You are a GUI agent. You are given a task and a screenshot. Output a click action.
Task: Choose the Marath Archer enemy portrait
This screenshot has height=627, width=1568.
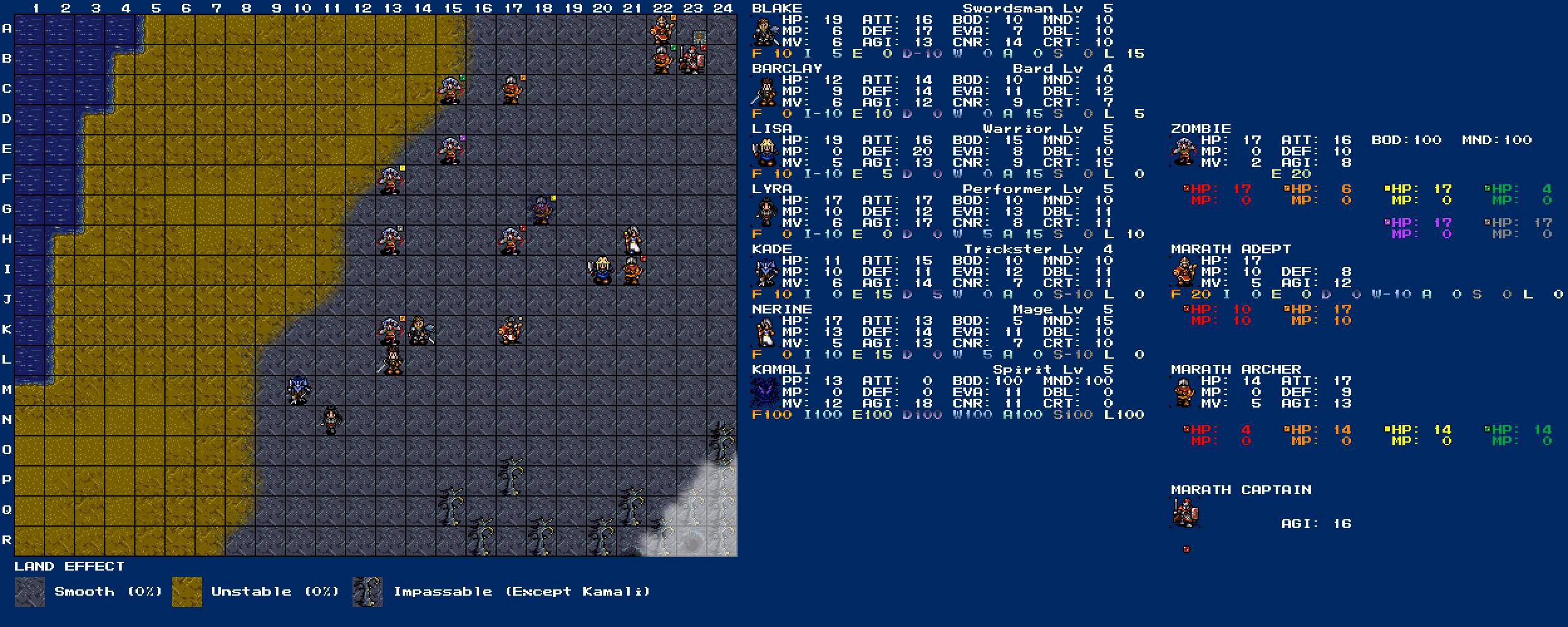click(1184, 393)
